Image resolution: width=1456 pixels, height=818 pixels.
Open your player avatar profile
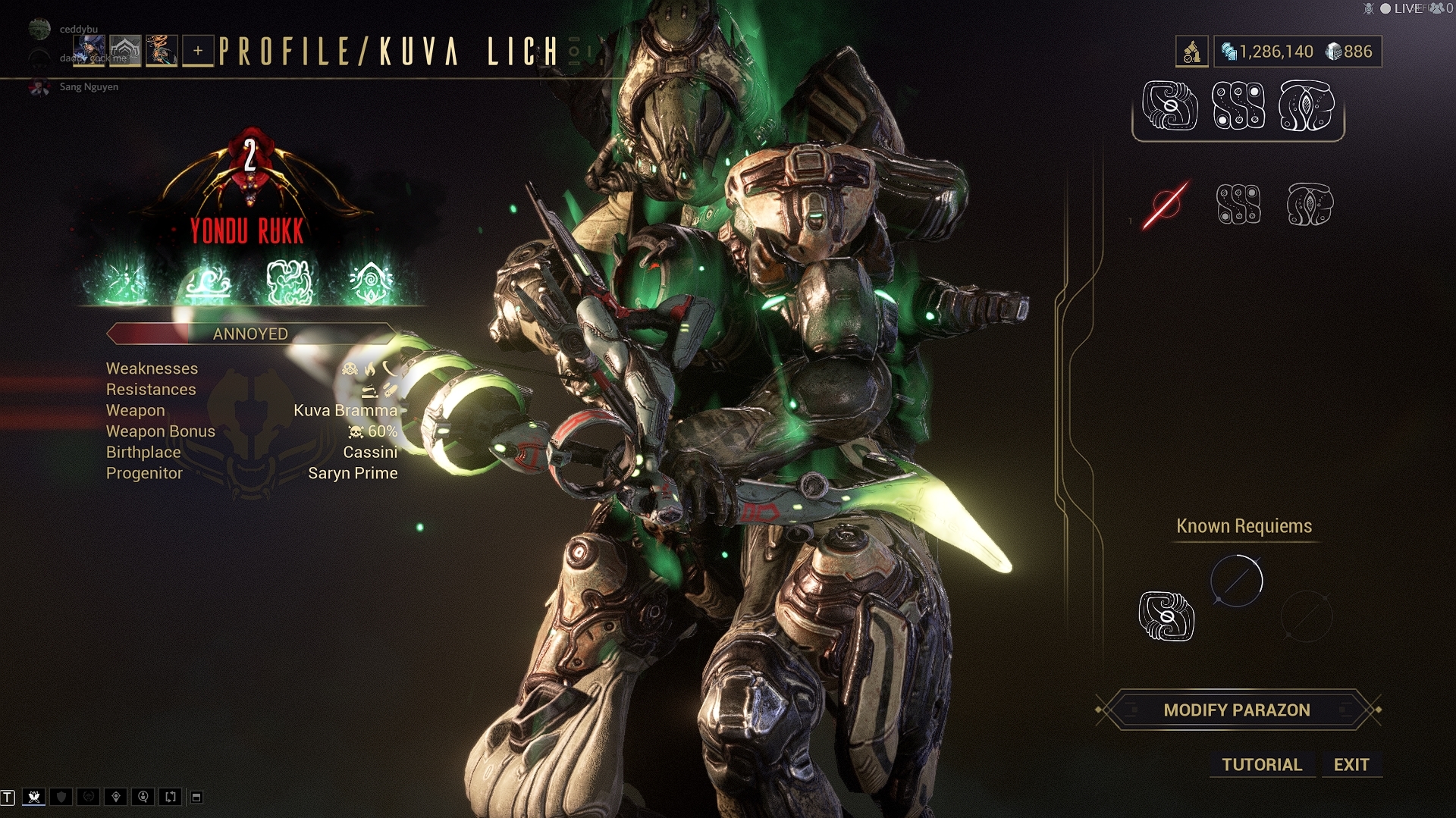coord(90,51)
